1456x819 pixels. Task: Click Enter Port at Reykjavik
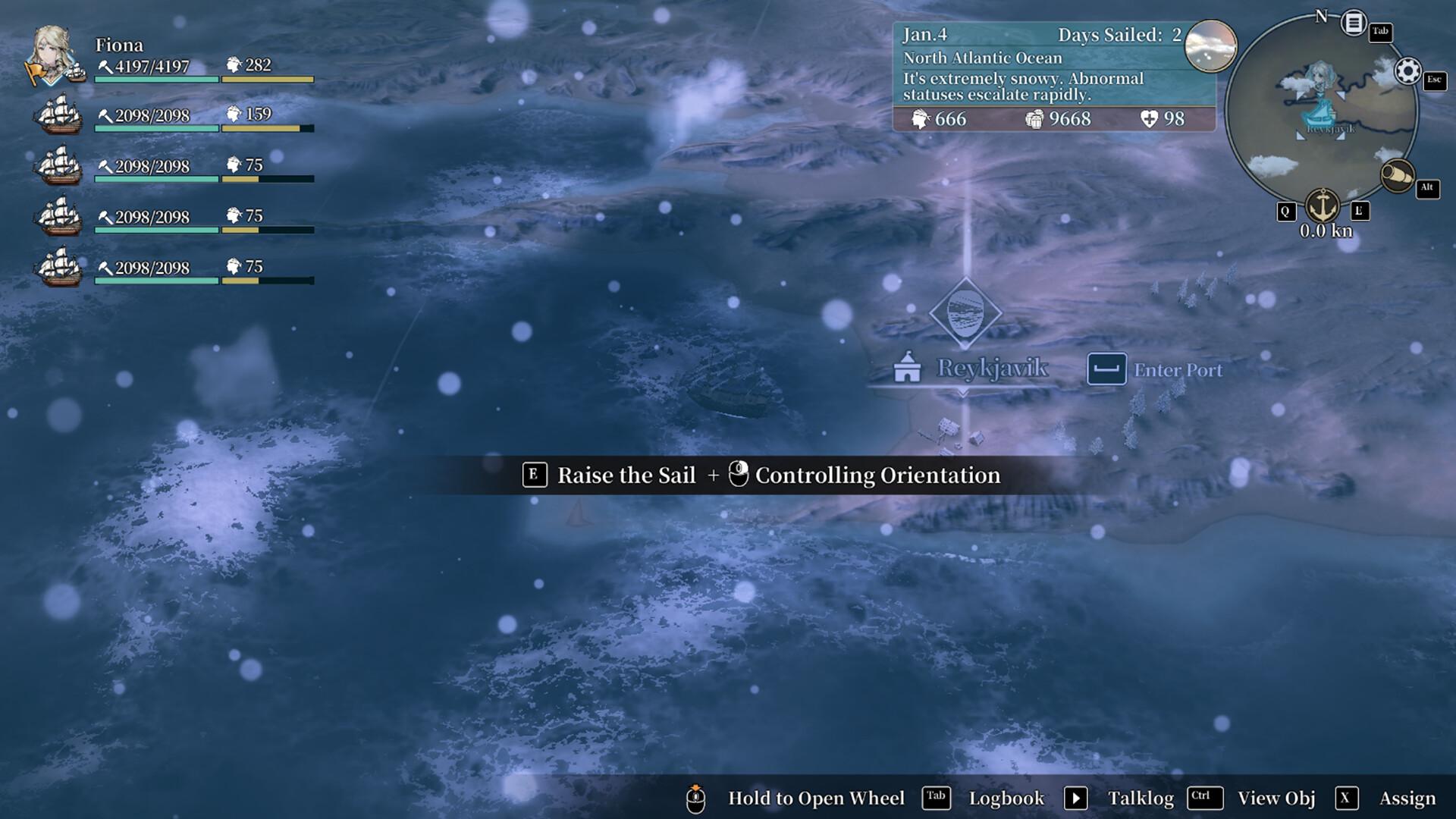click(x=1178, y=370)
